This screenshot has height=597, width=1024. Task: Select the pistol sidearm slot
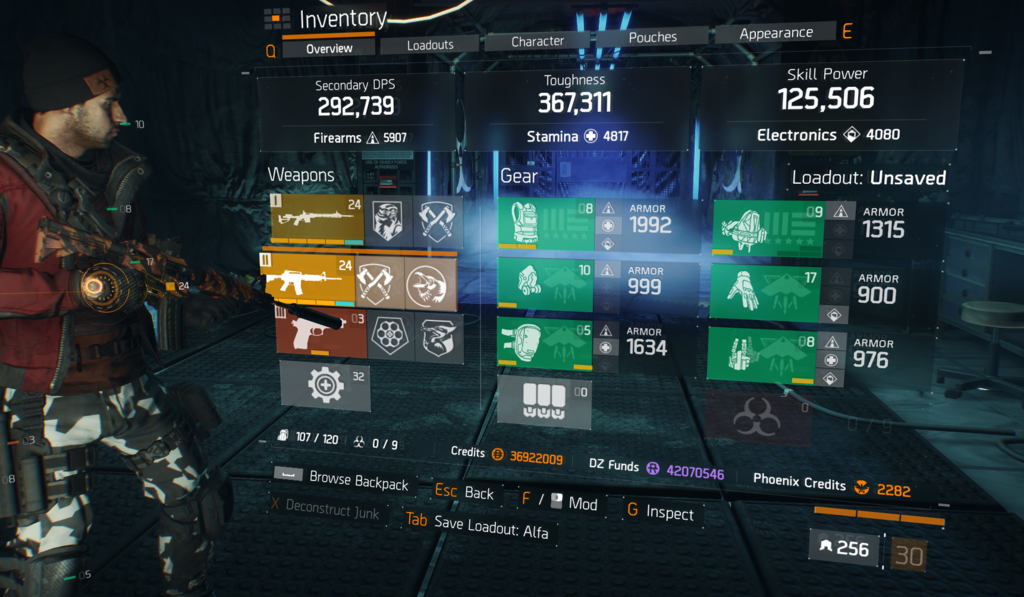(322, 334)
